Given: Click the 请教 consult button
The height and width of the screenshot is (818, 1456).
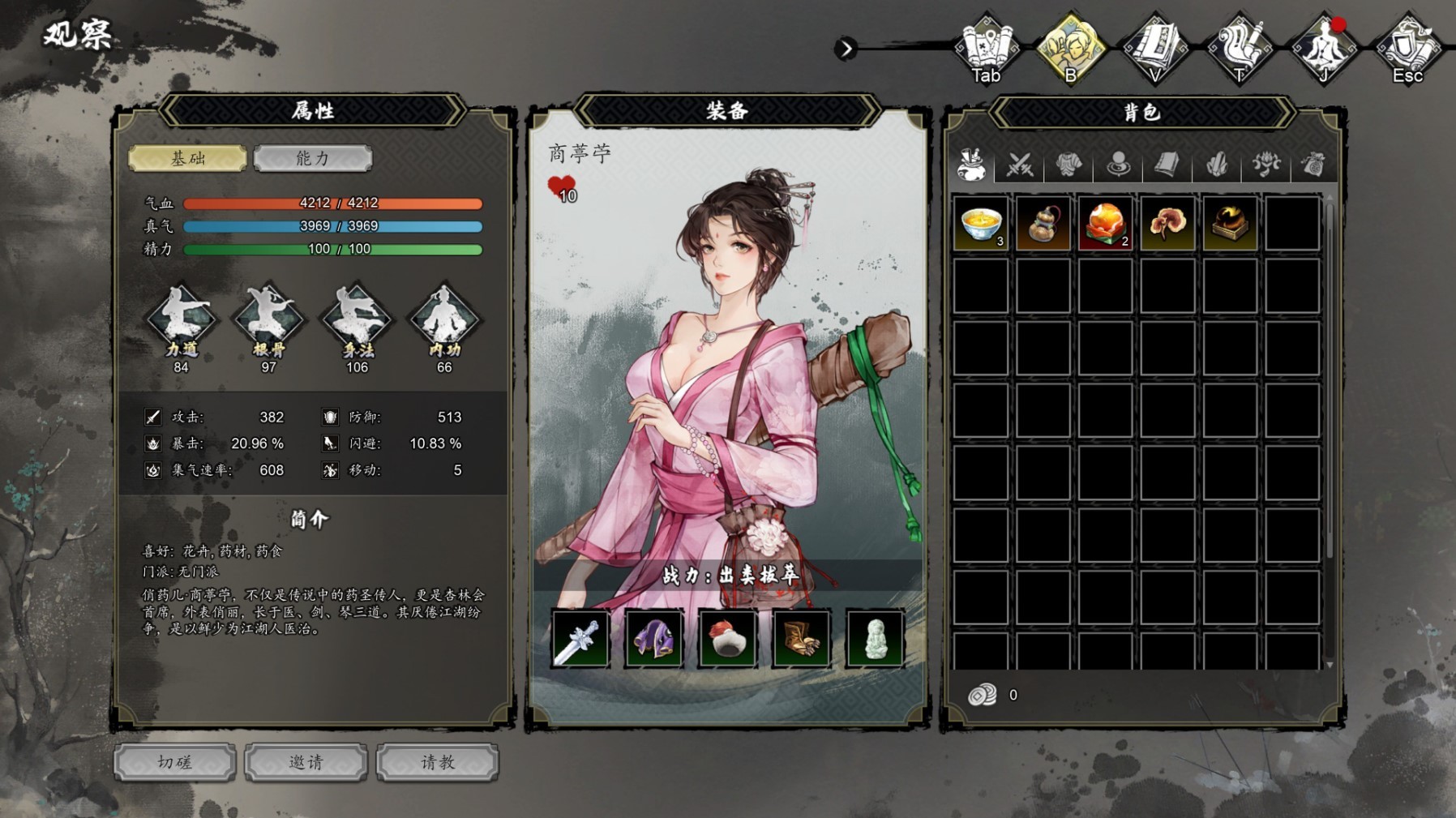Looking at the screenshot, I should pyautogui.click(x=438, y=762).
